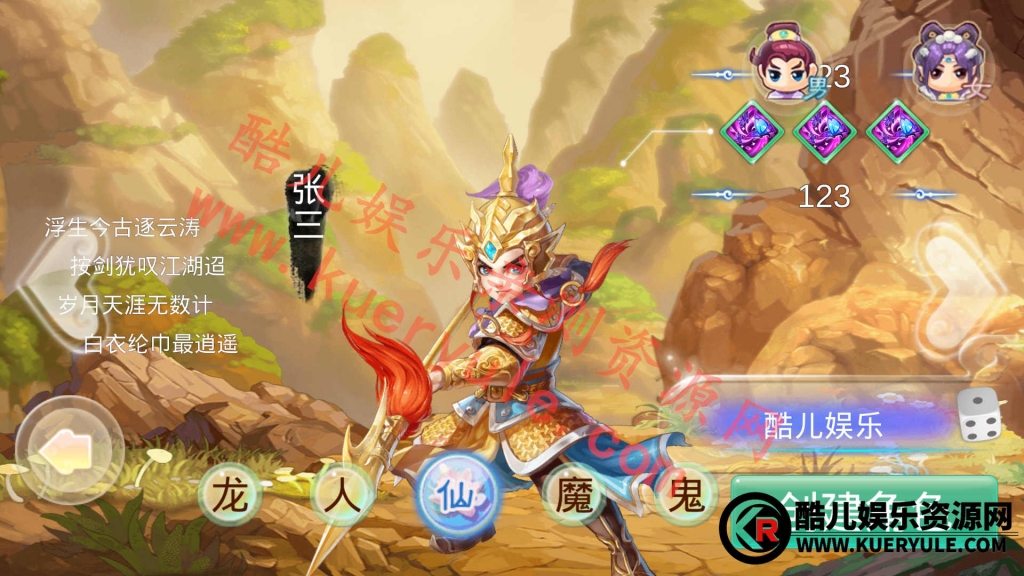1024x576 pixels.
Task: Roll the dice for a random name
Action: [x=979, y=417]
